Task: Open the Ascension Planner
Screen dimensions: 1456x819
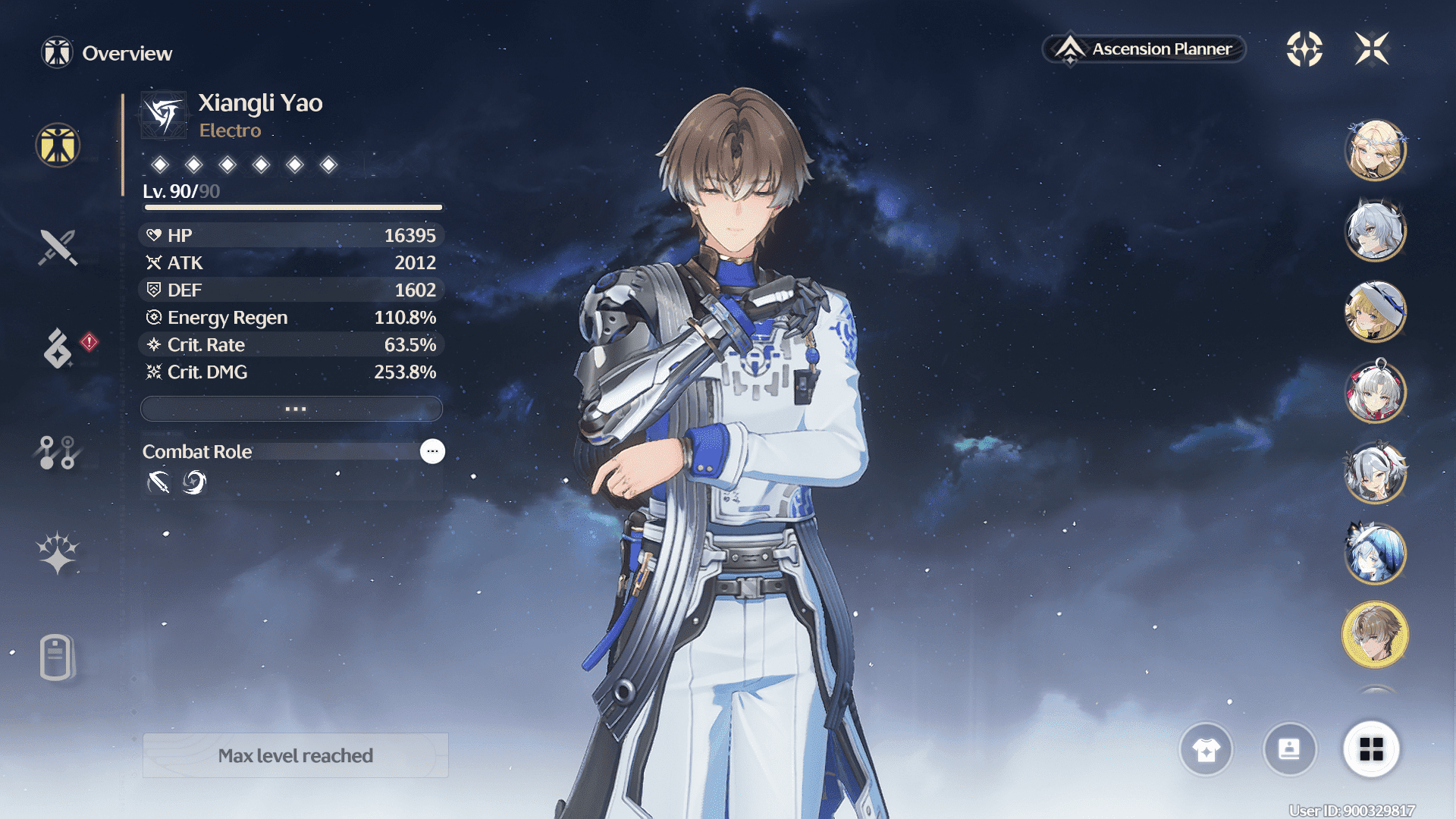Action: [x=1145, y=49]
